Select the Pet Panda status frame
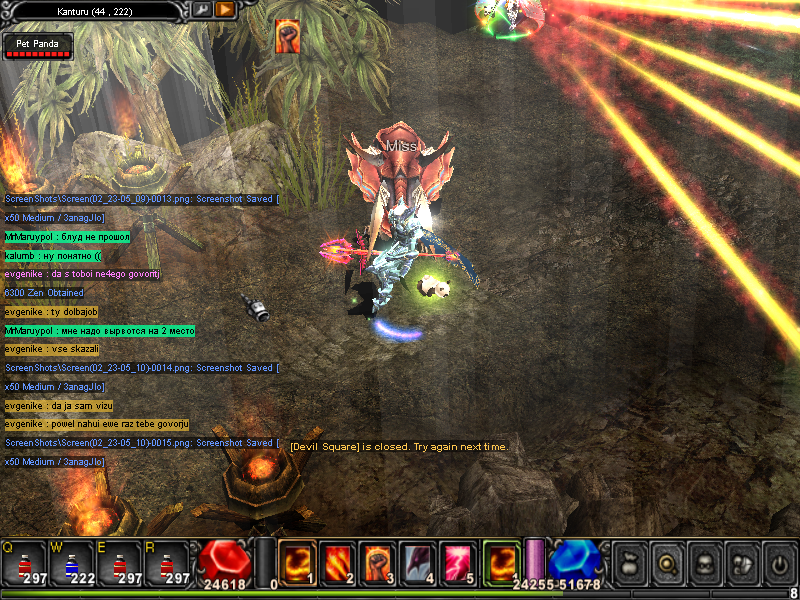This screenshot has height=600, width=800. pos(38,46)
